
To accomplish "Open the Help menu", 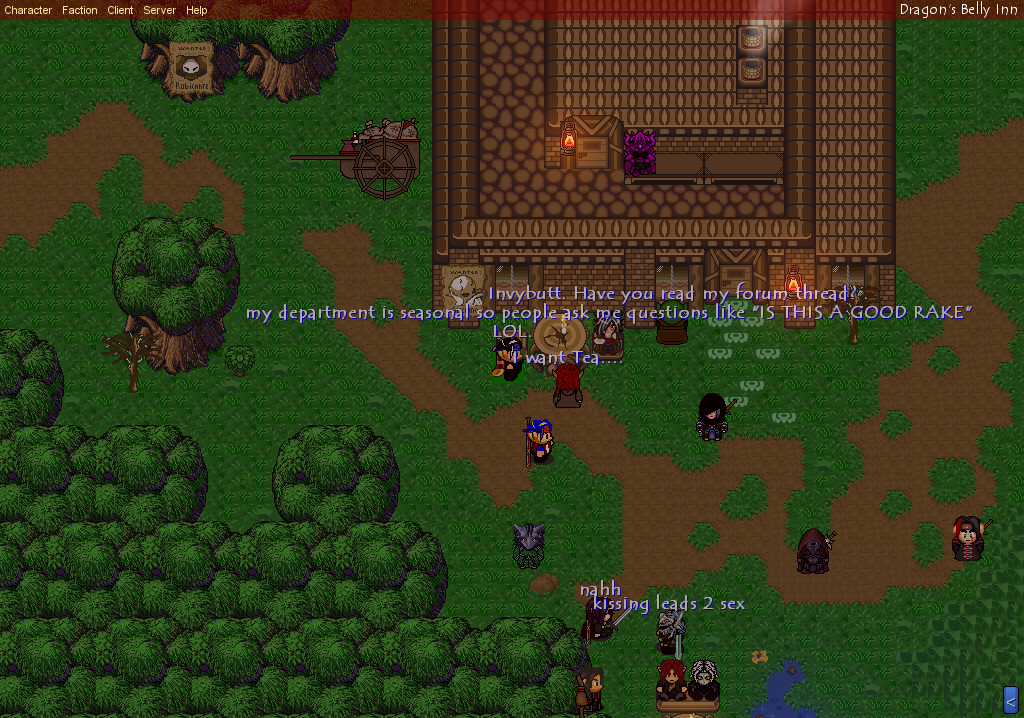I will pos(197,10).
